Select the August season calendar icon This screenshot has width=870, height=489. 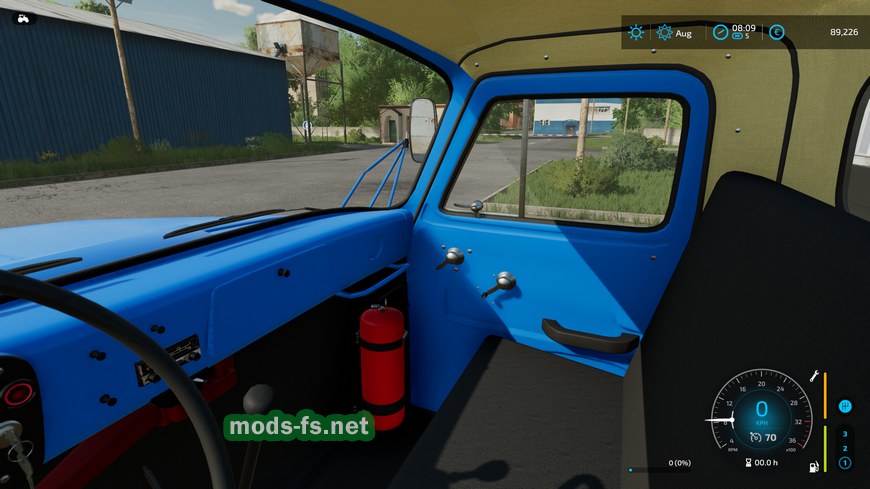(x=665, y=32)
